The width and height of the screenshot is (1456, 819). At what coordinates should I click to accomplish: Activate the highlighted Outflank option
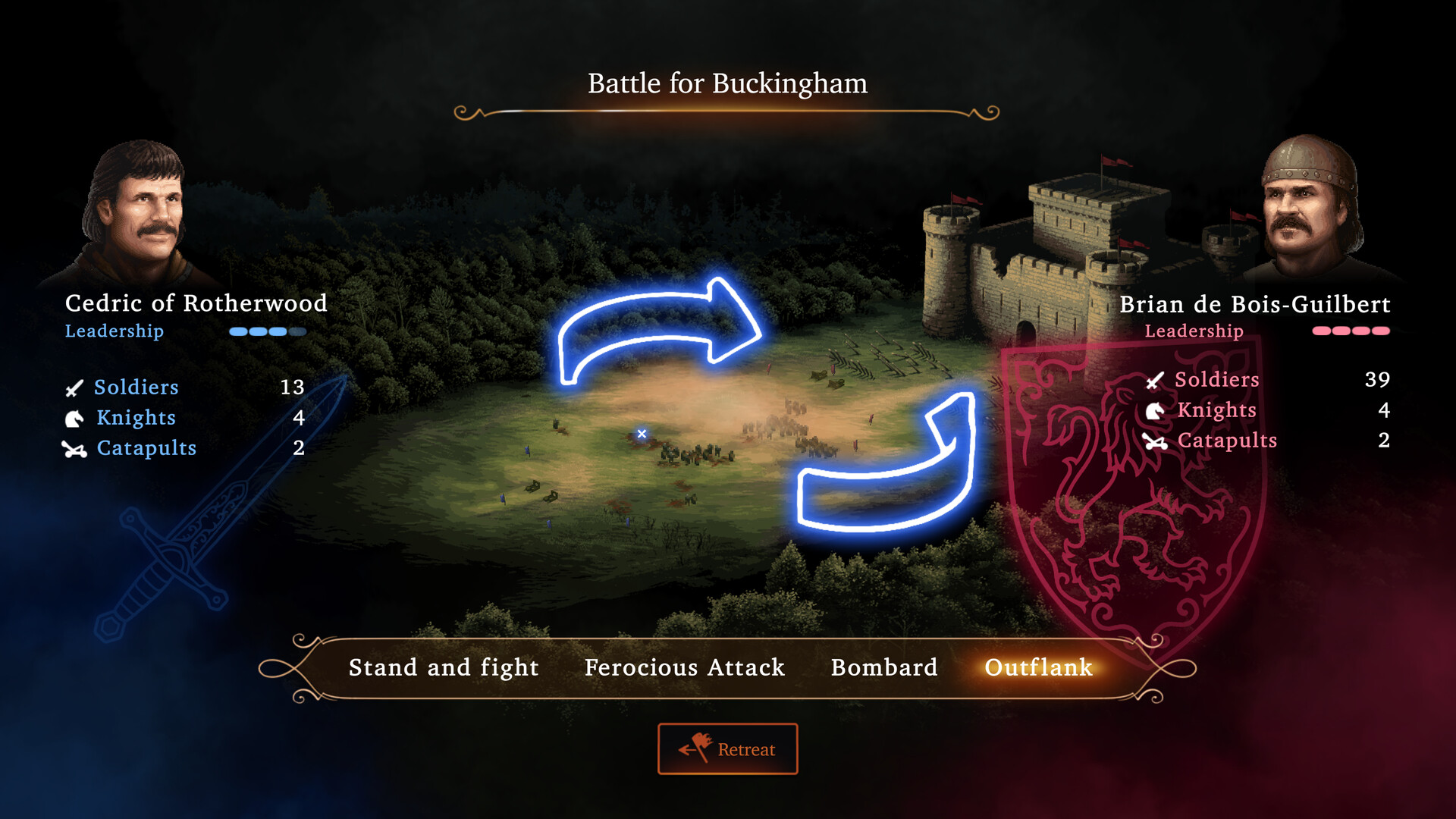[1038, 667]
